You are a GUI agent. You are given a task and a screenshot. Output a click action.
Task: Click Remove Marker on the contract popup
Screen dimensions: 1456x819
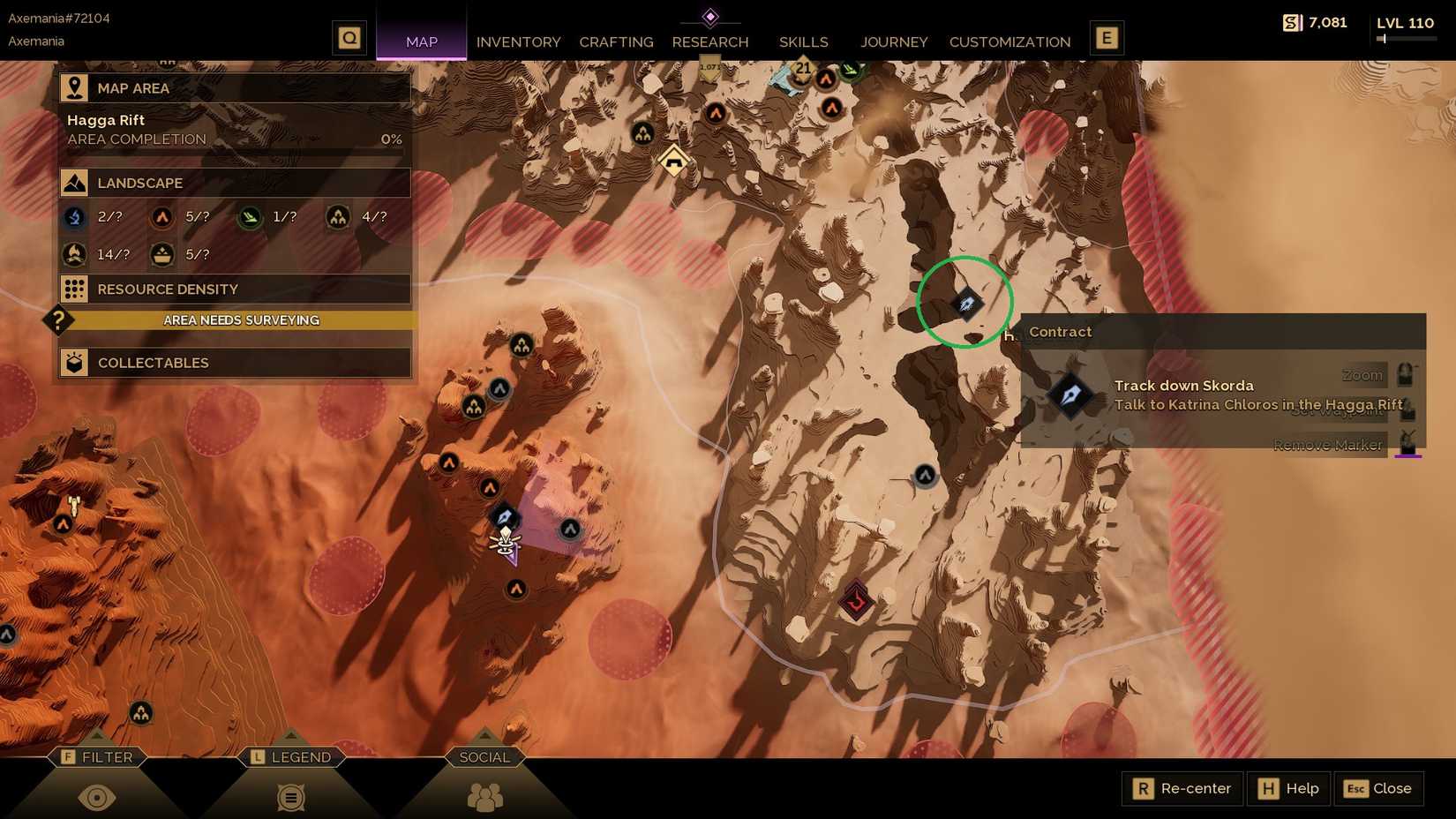coord(1328,445)
